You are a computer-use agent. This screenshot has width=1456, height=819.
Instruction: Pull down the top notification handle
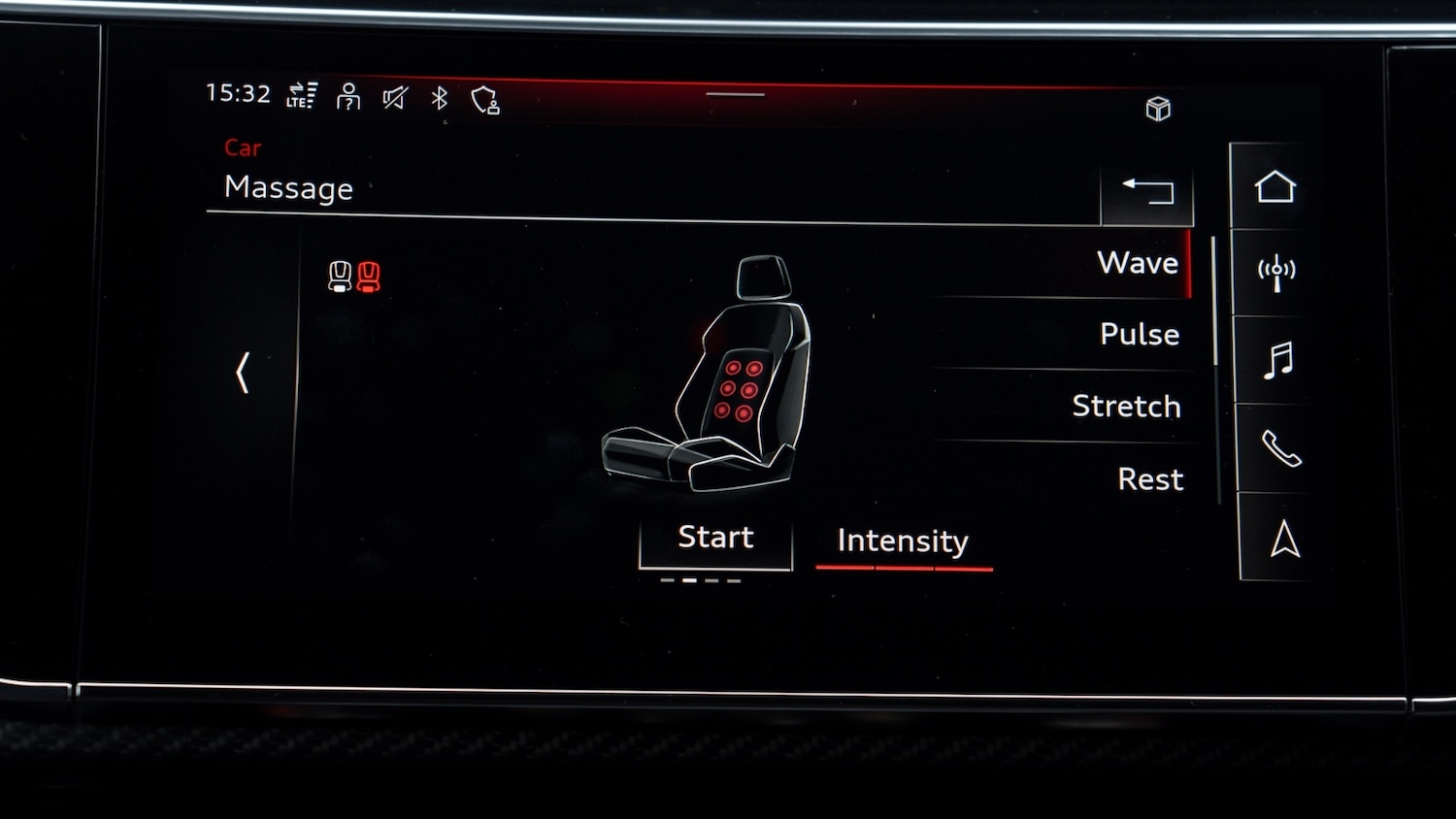coord(735,95)
